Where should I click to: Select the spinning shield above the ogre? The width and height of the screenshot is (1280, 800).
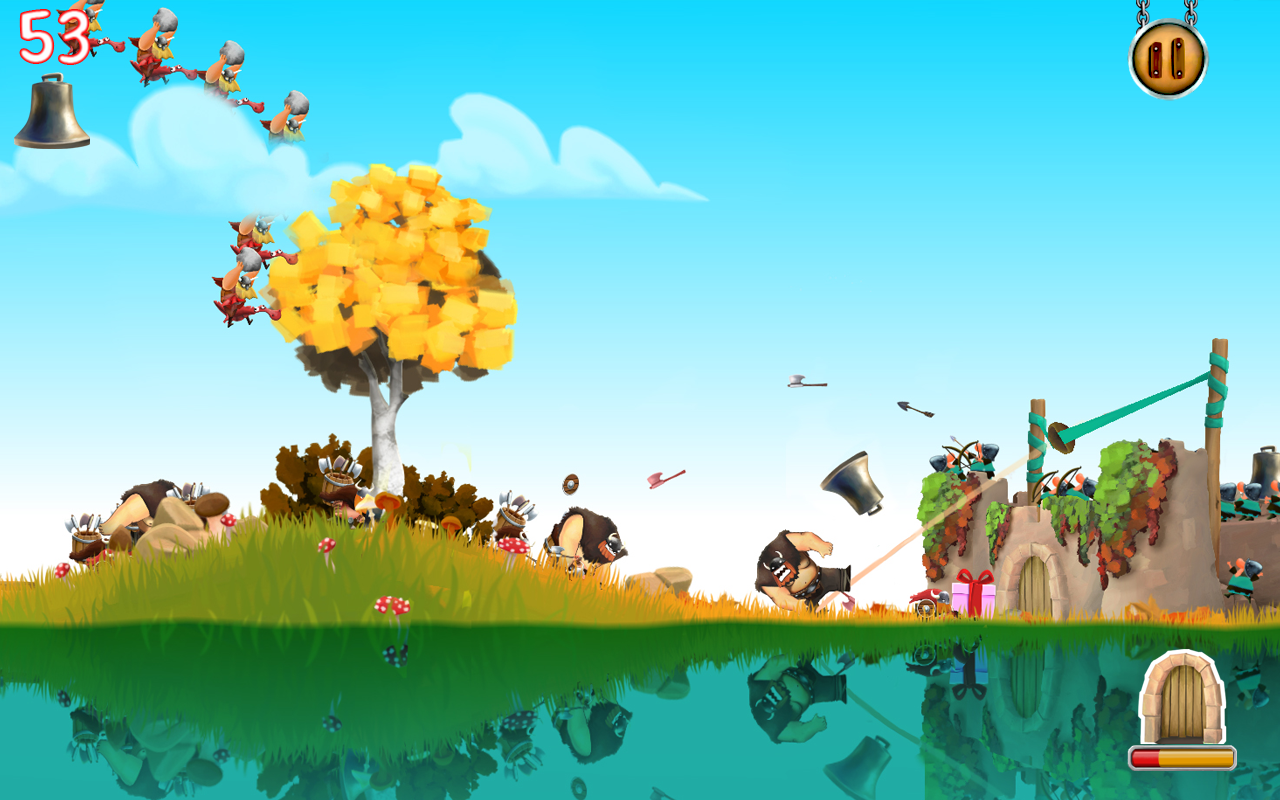click(569, 486)
